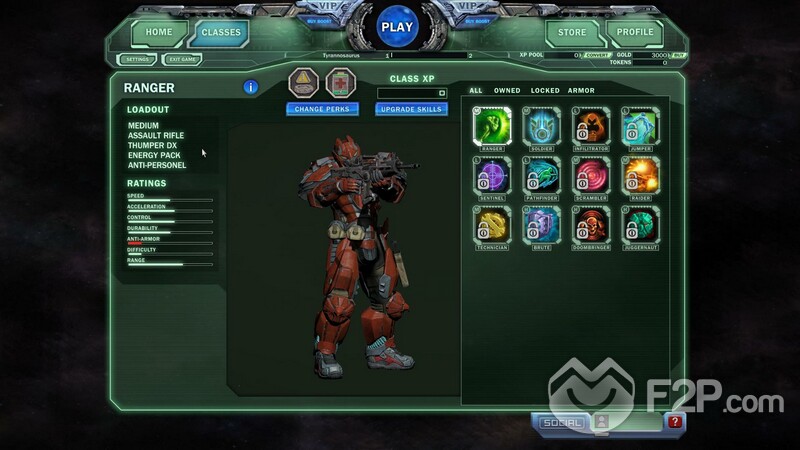
Task: Select the Soldier class tile
Action: coord(542,127)
